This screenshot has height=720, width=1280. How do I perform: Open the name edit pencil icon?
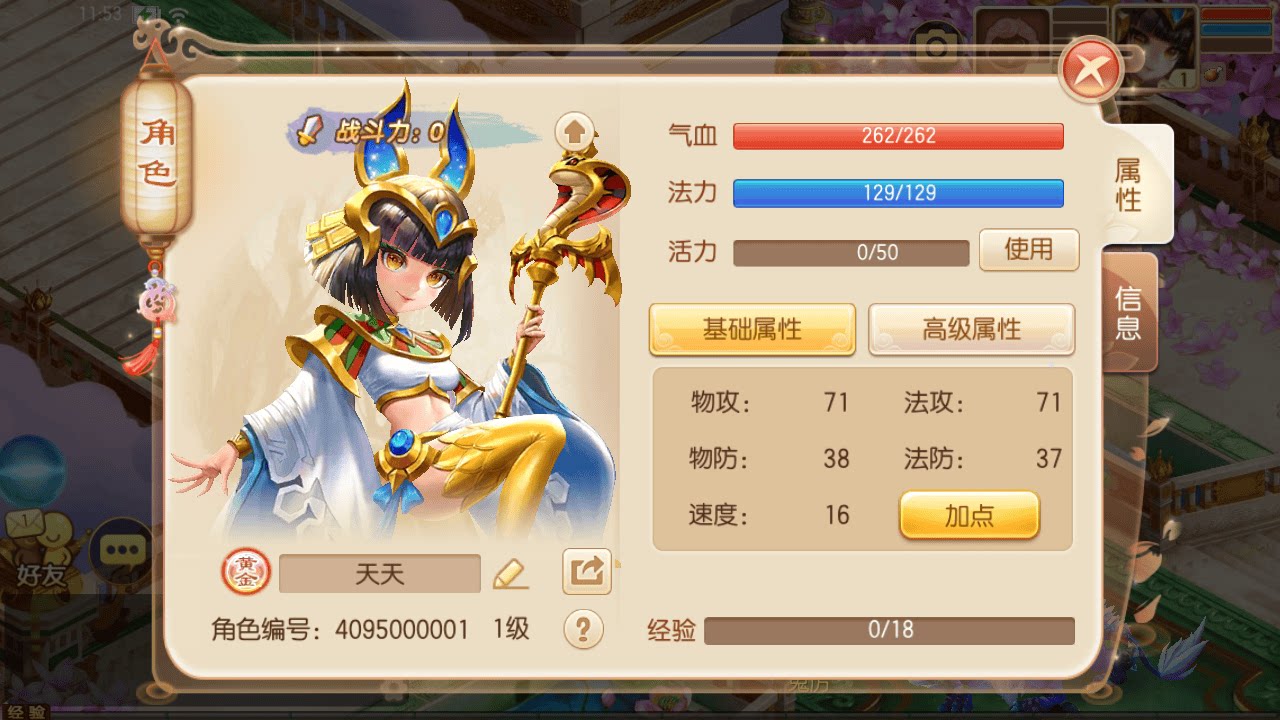pyautogui.click(x=513, y=572)
